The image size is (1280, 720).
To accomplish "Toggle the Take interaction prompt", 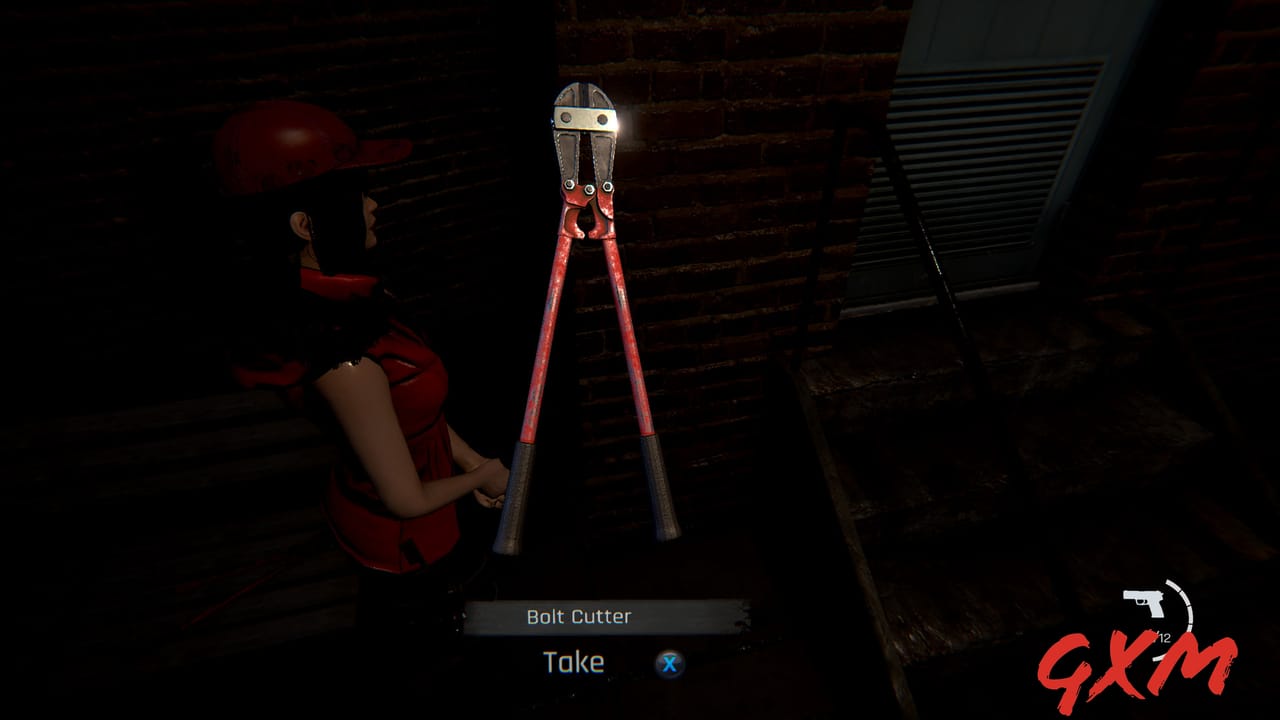I will pyautogui.click(x=573, y=662).
